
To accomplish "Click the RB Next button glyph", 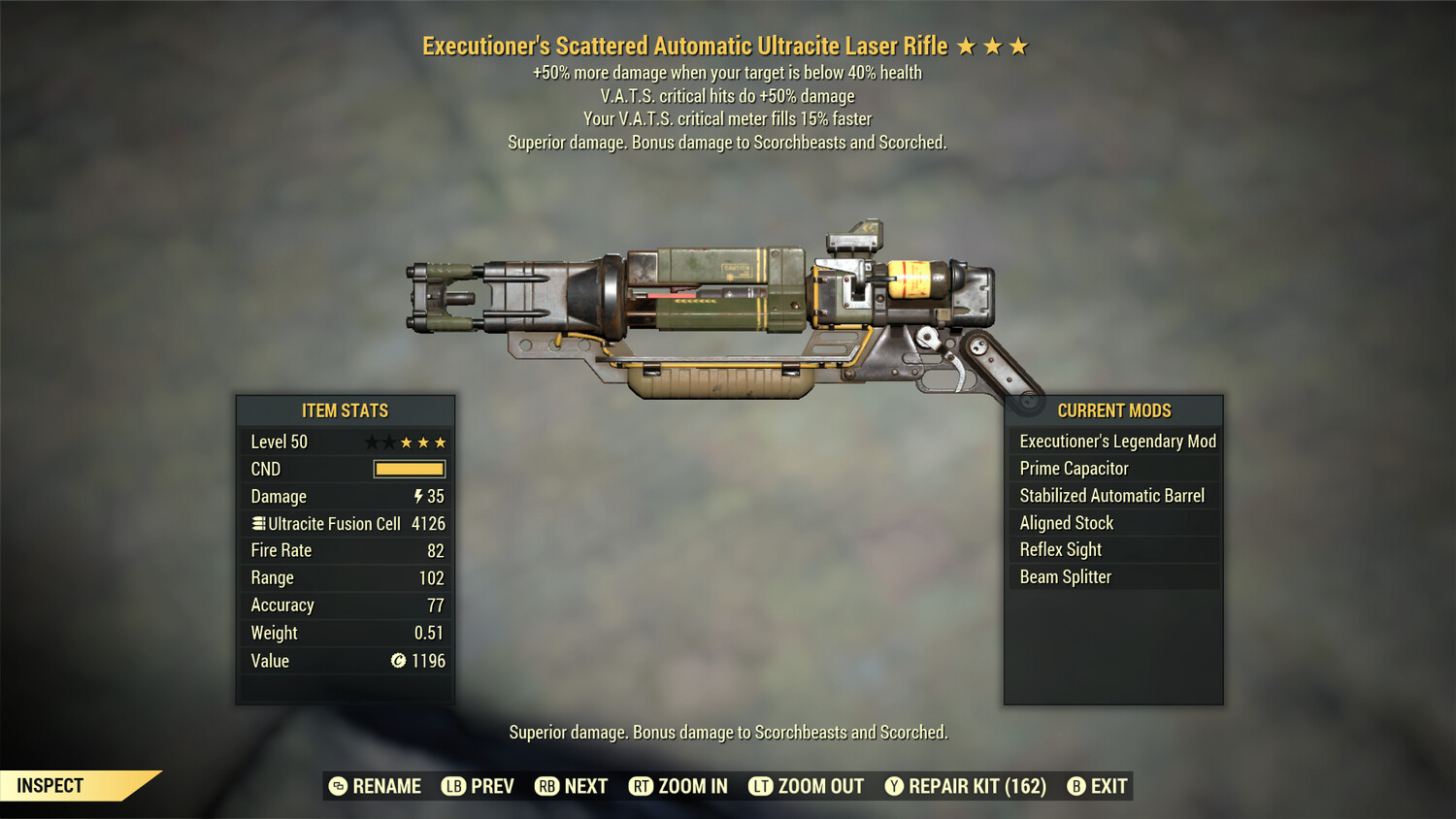I will click(x=546, y=786).
